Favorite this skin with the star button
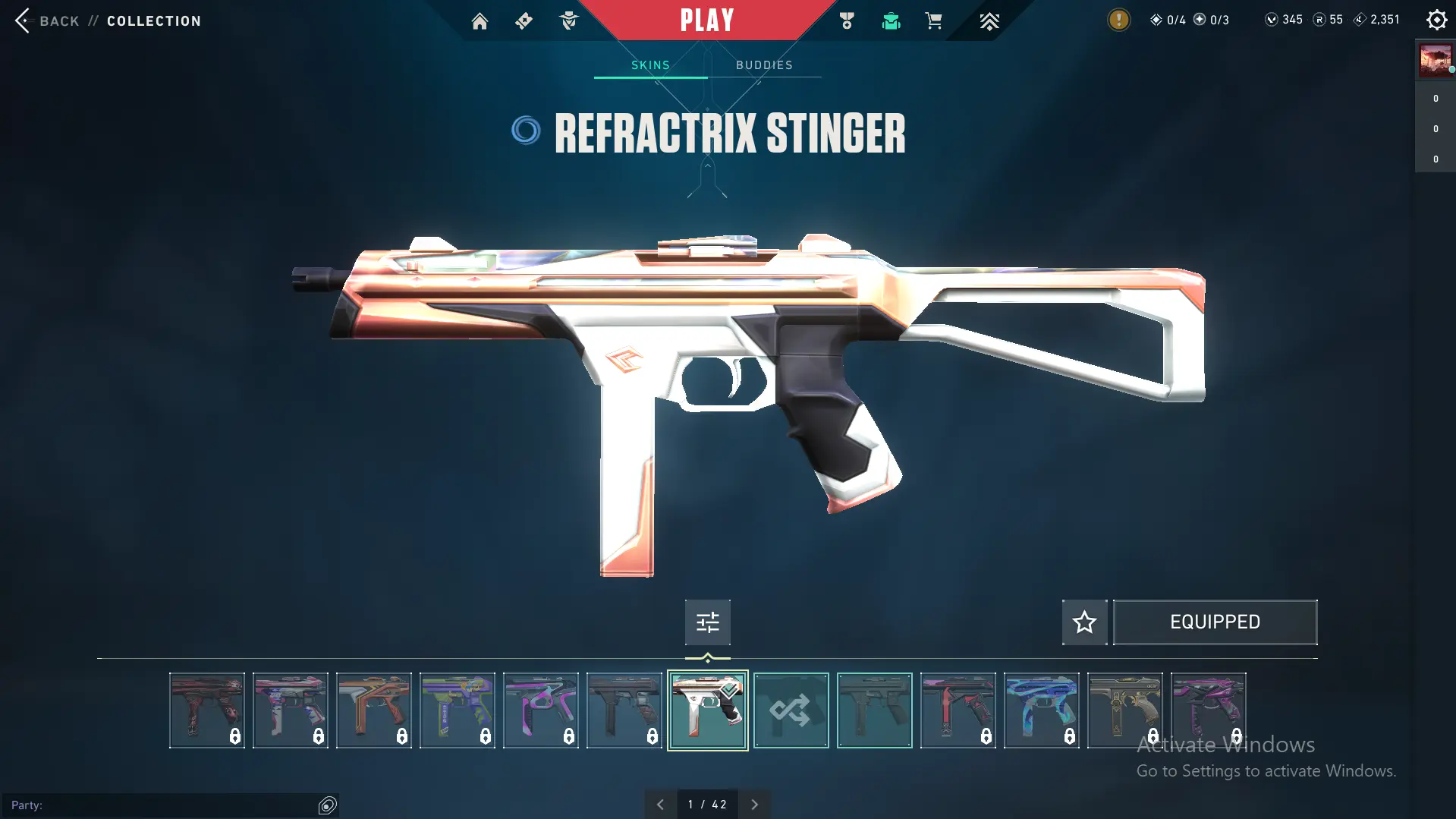Image resolution: width=1456 pixels, height=819 pixels. (x=1084, y=622)
